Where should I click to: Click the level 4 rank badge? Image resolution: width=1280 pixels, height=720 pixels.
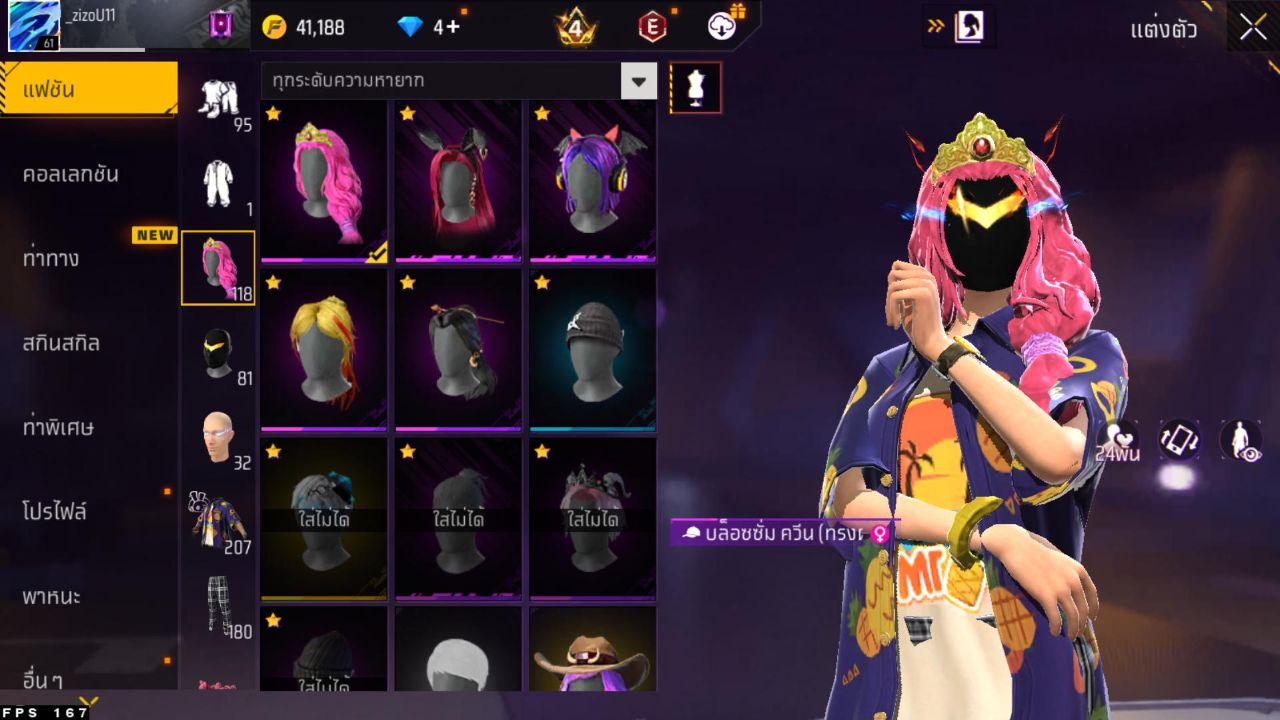point(574,28)
